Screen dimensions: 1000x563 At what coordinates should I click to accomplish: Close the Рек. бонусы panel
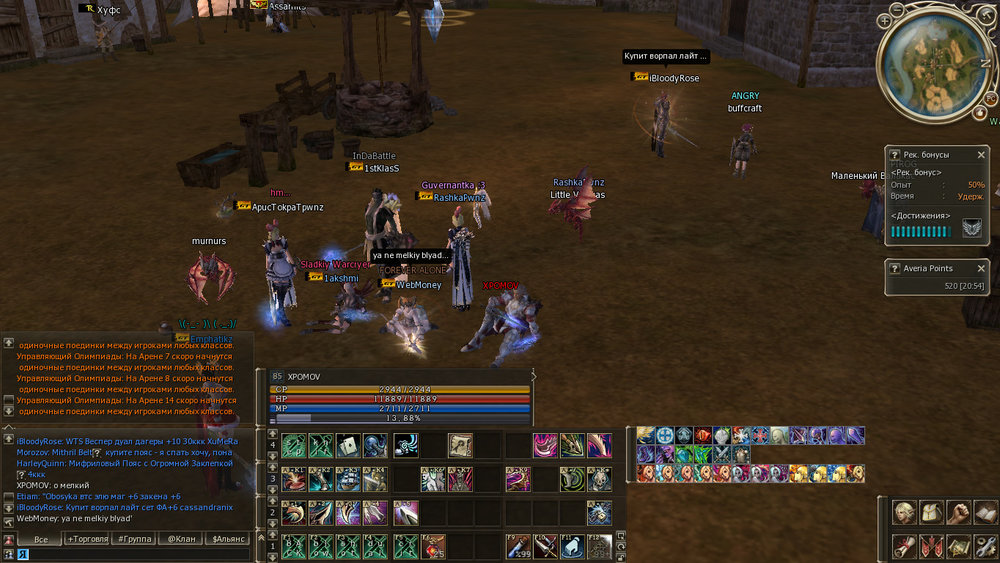tap(981, 155)
